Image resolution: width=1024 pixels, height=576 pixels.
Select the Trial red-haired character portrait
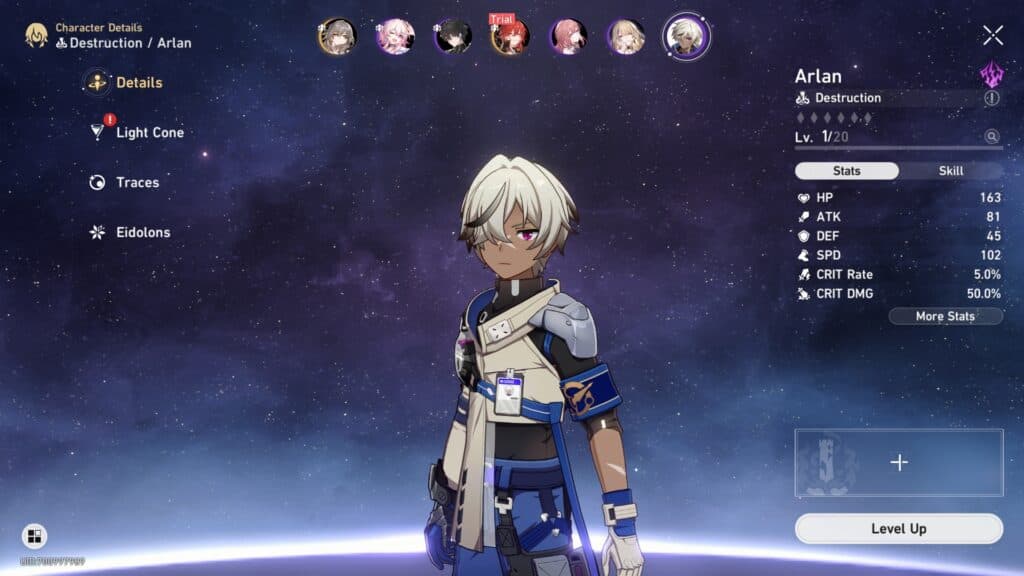pos(510,37)
